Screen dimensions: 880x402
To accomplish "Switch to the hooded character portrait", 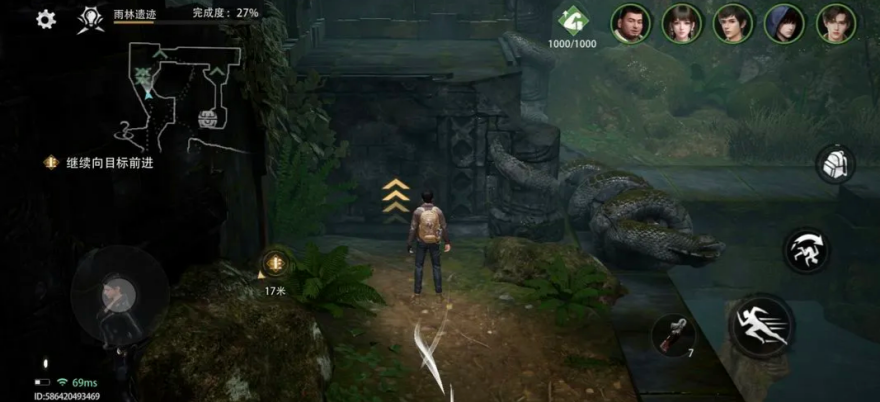I will pos(784,23).
